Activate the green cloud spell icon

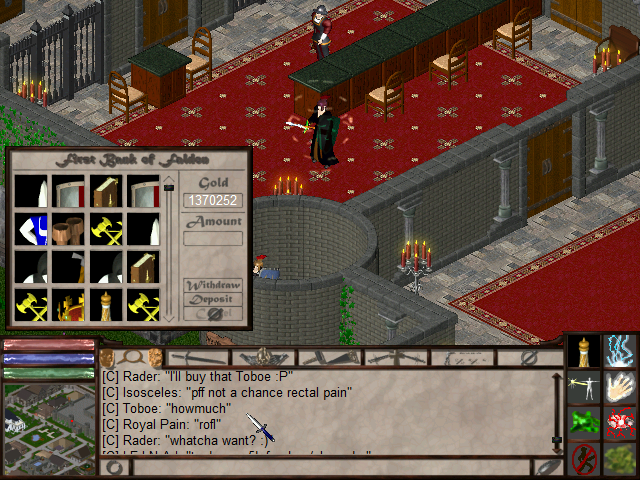click(x=584, y=423)
